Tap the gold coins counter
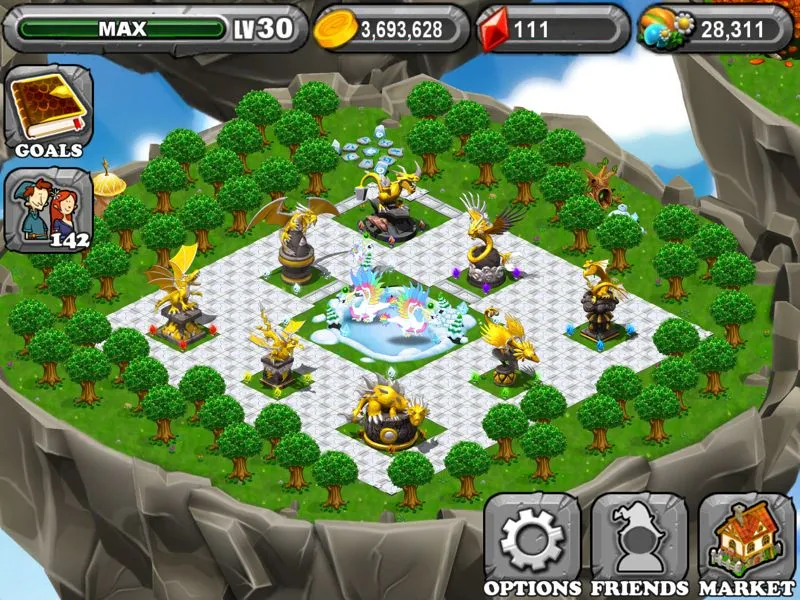The width and height of the screenshot is (800, 600). pos(391,29)
